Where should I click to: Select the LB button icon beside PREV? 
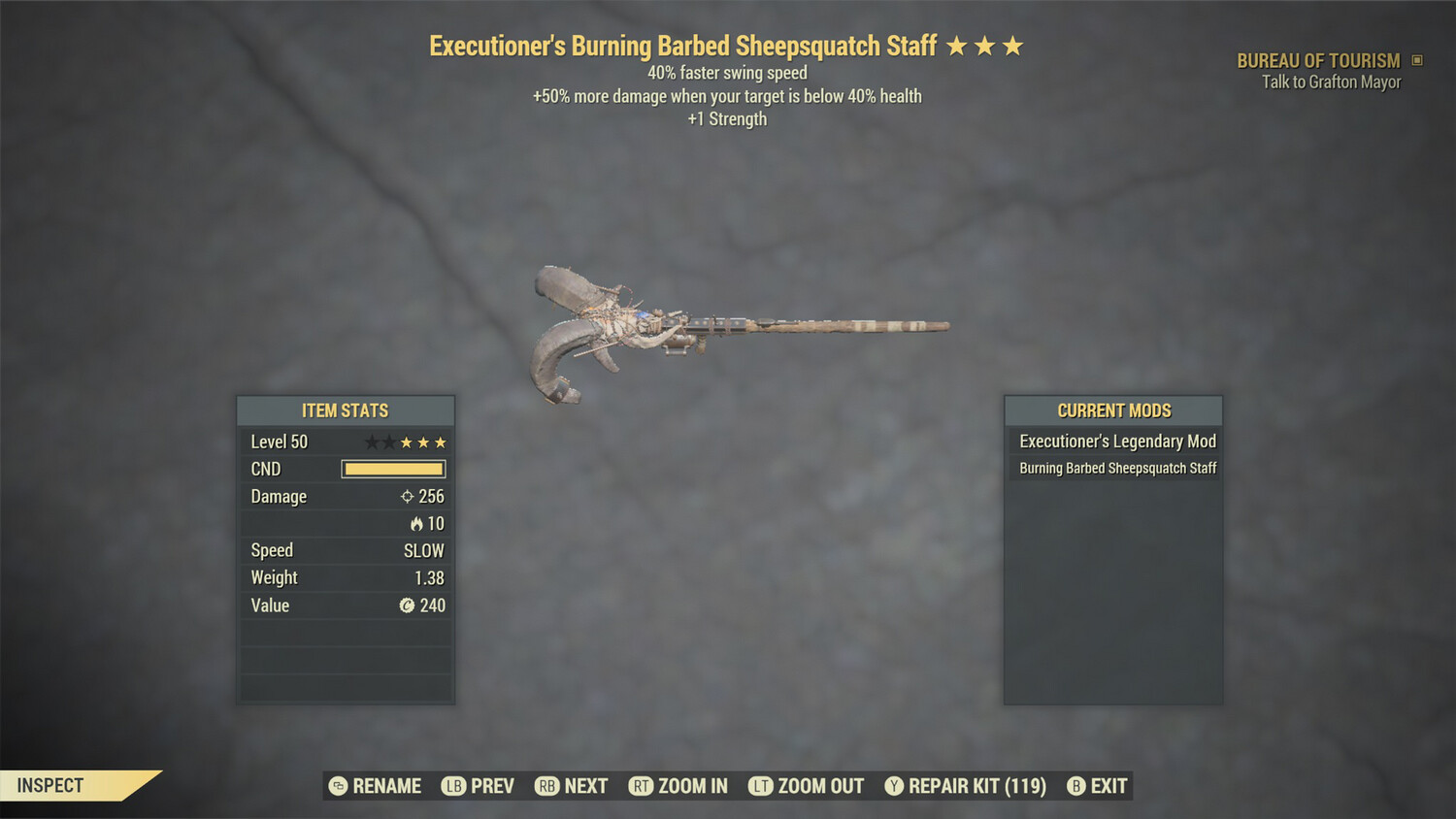point(452,786)
